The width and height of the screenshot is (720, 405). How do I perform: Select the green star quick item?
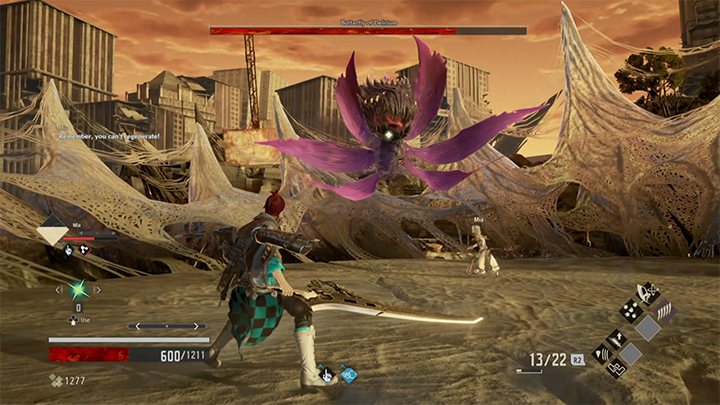click(x=78, y=290)
